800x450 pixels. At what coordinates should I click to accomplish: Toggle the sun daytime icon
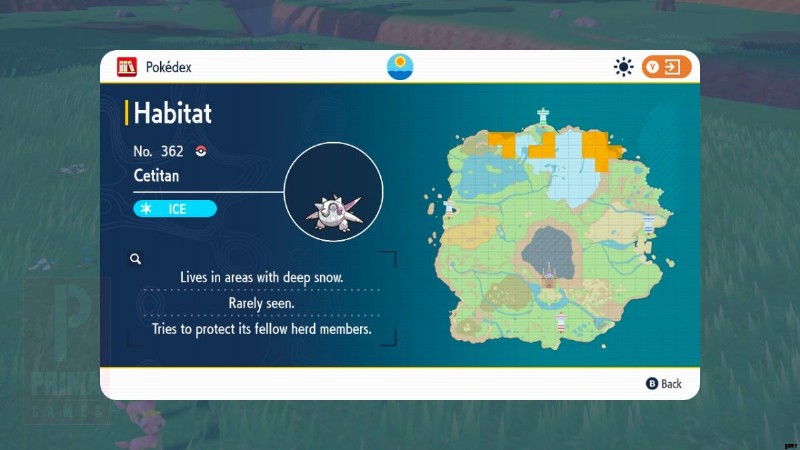[x=624, y=67]
